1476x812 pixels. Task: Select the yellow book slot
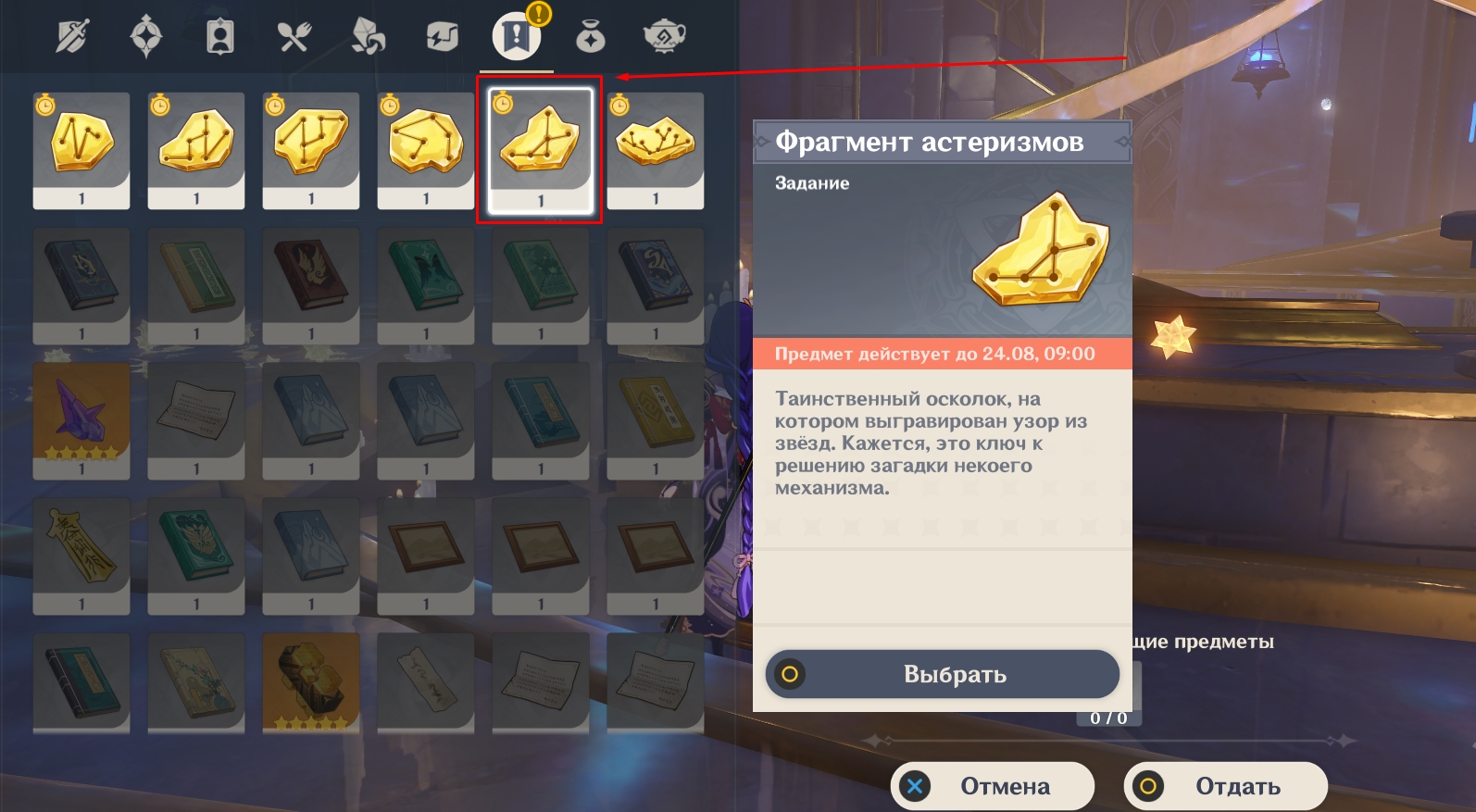coord(656,420)
